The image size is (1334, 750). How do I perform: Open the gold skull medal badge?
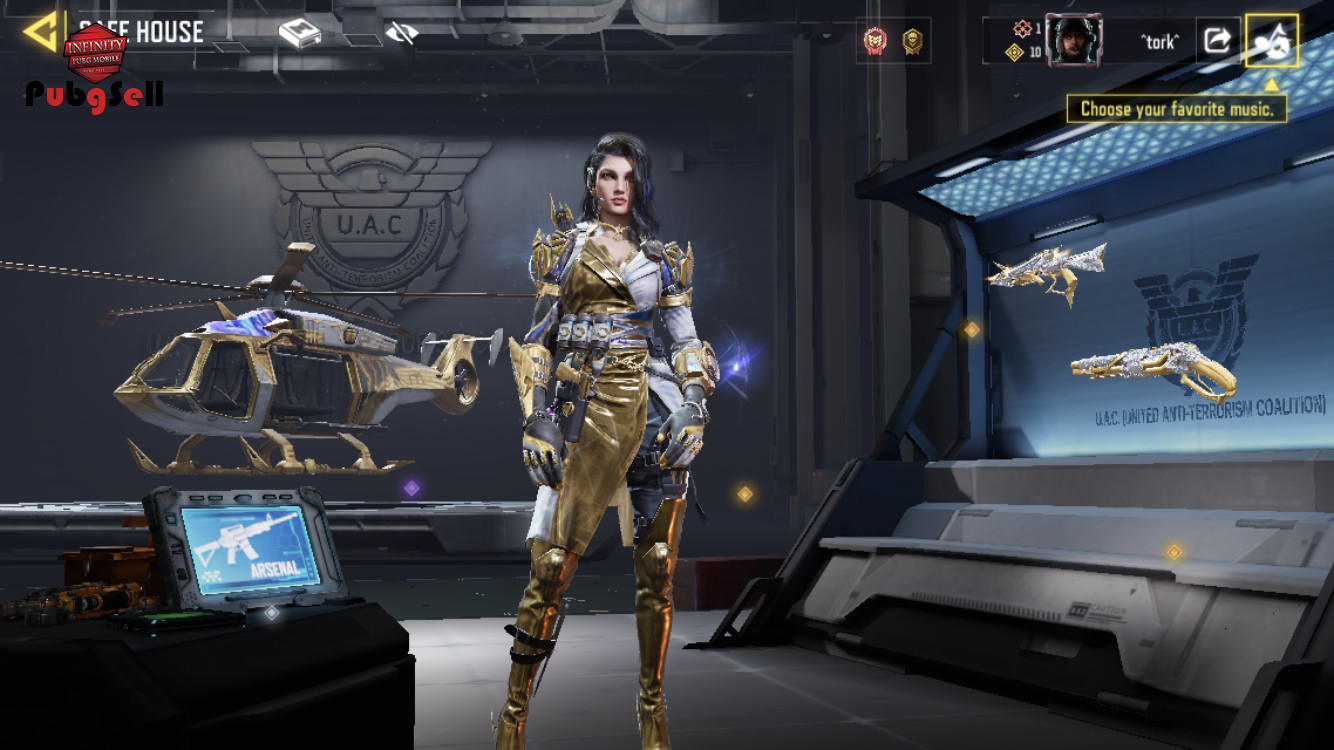point(912,41)
